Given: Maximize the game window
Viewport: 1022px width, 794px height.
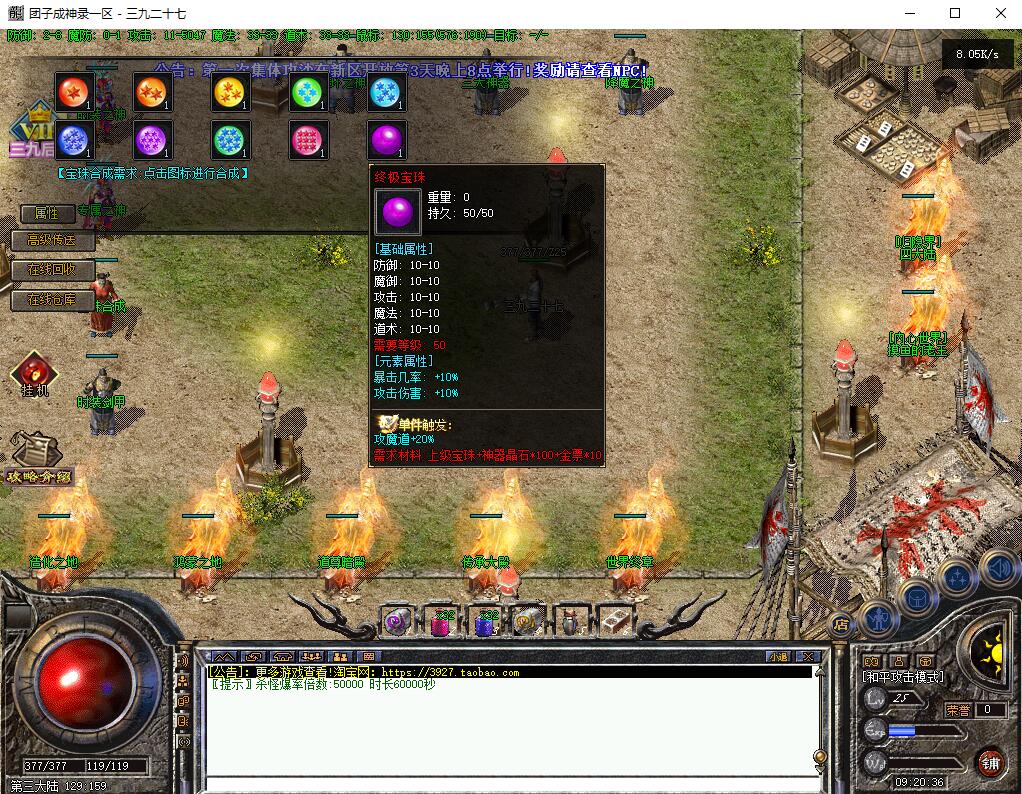Looking at the screenshot, I should tap(955, 13).
